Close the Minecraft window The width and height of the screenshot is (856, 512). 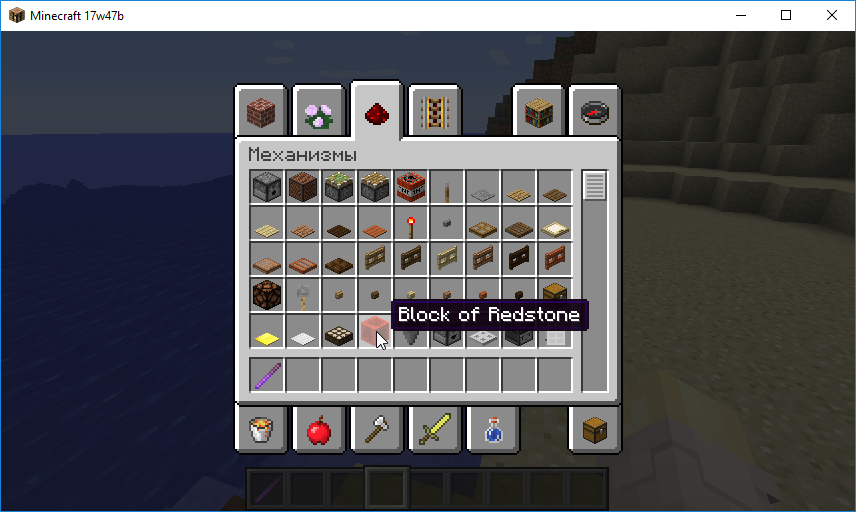832,15
